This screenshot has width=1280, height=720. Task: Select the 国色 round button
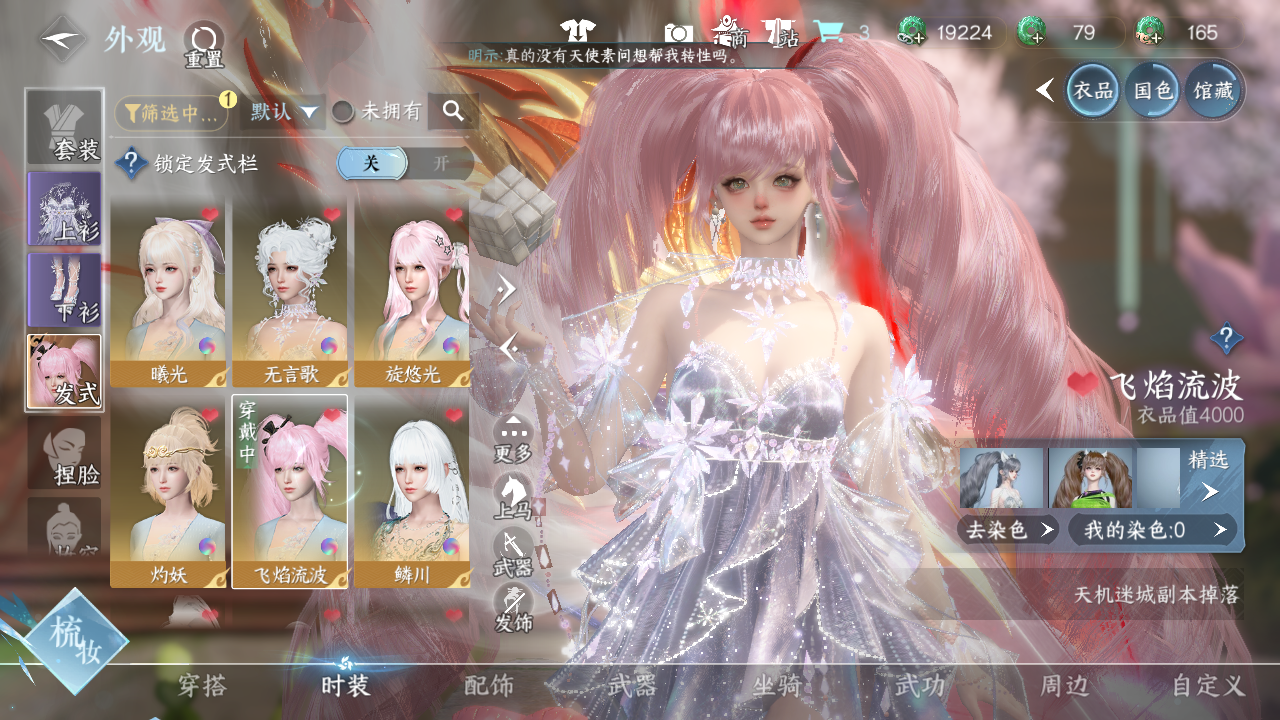click(x=1153, y=91)
